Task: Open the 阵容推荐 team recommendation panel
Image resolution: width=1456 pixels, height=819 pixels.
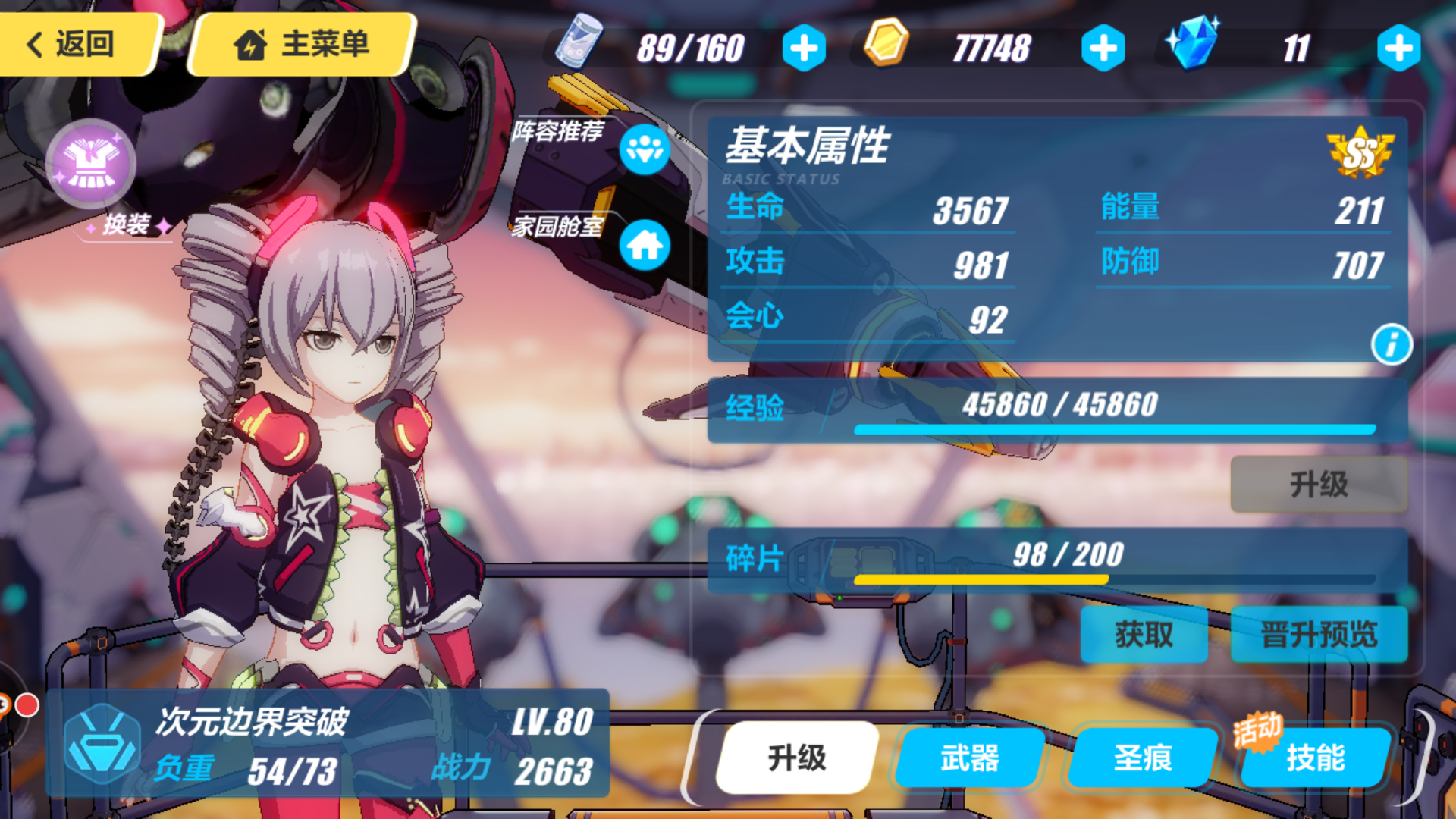Action: point(644,150)
